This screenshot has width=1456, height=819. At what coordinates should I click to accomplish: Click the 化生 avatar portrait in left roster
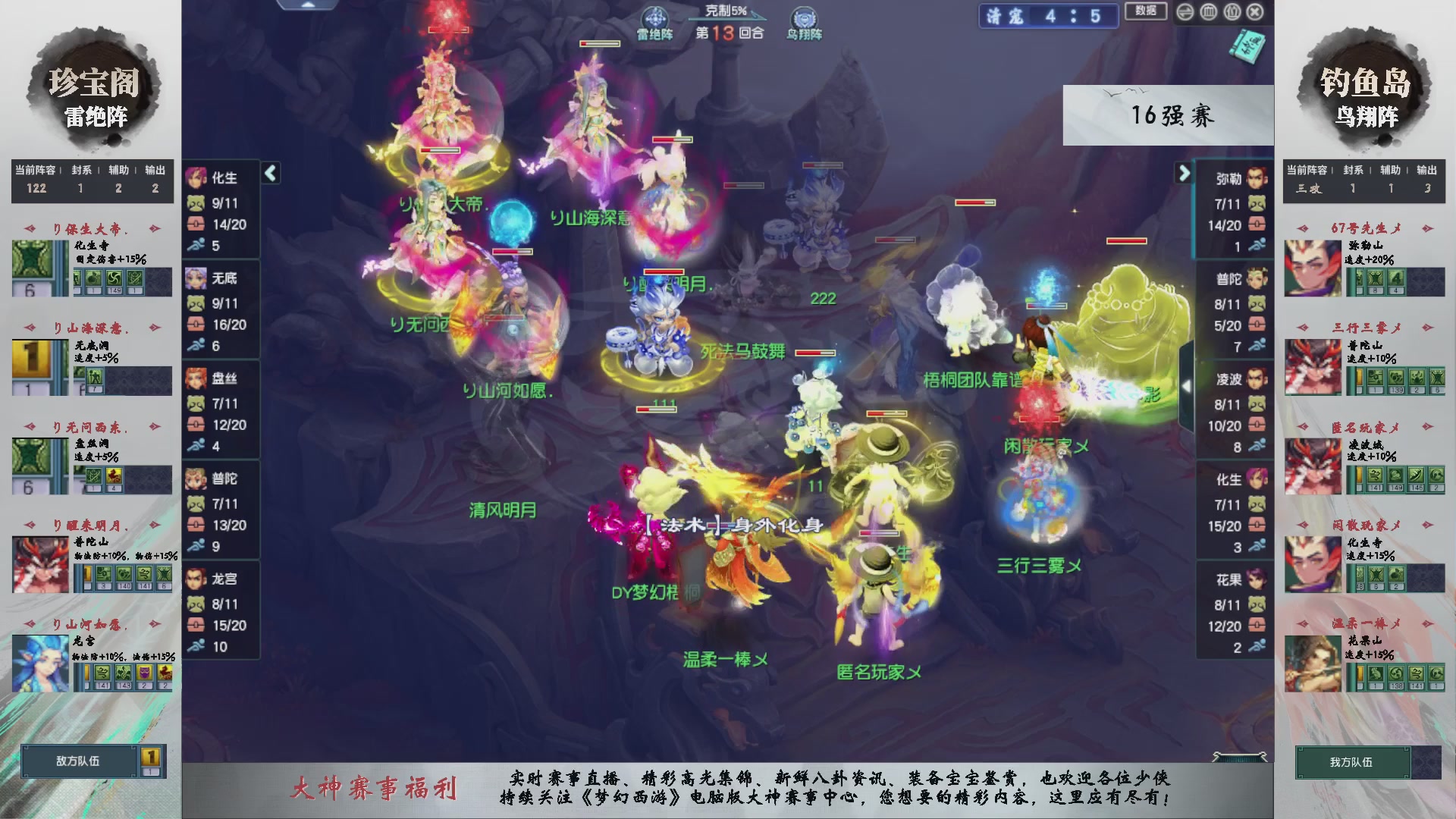point(196,178)
